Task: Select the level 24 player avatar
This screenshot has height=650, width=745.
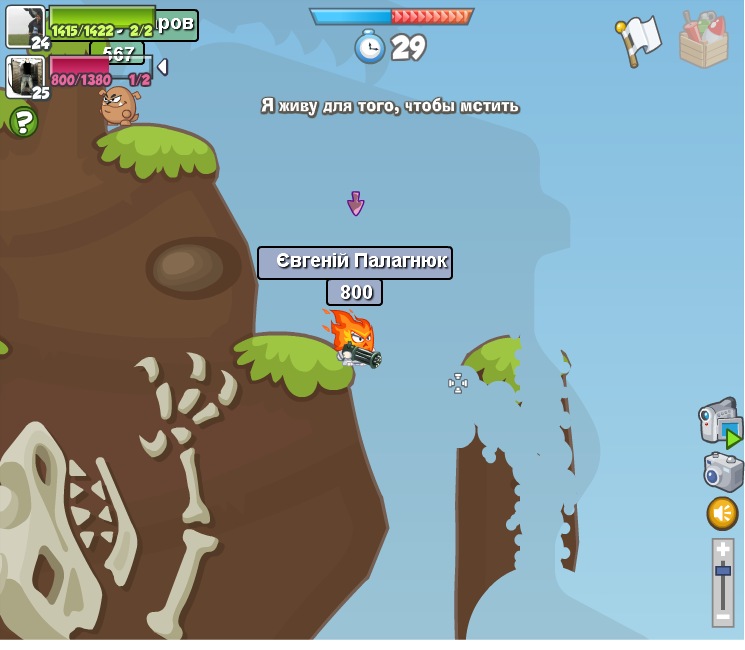Action: (25, 26)
